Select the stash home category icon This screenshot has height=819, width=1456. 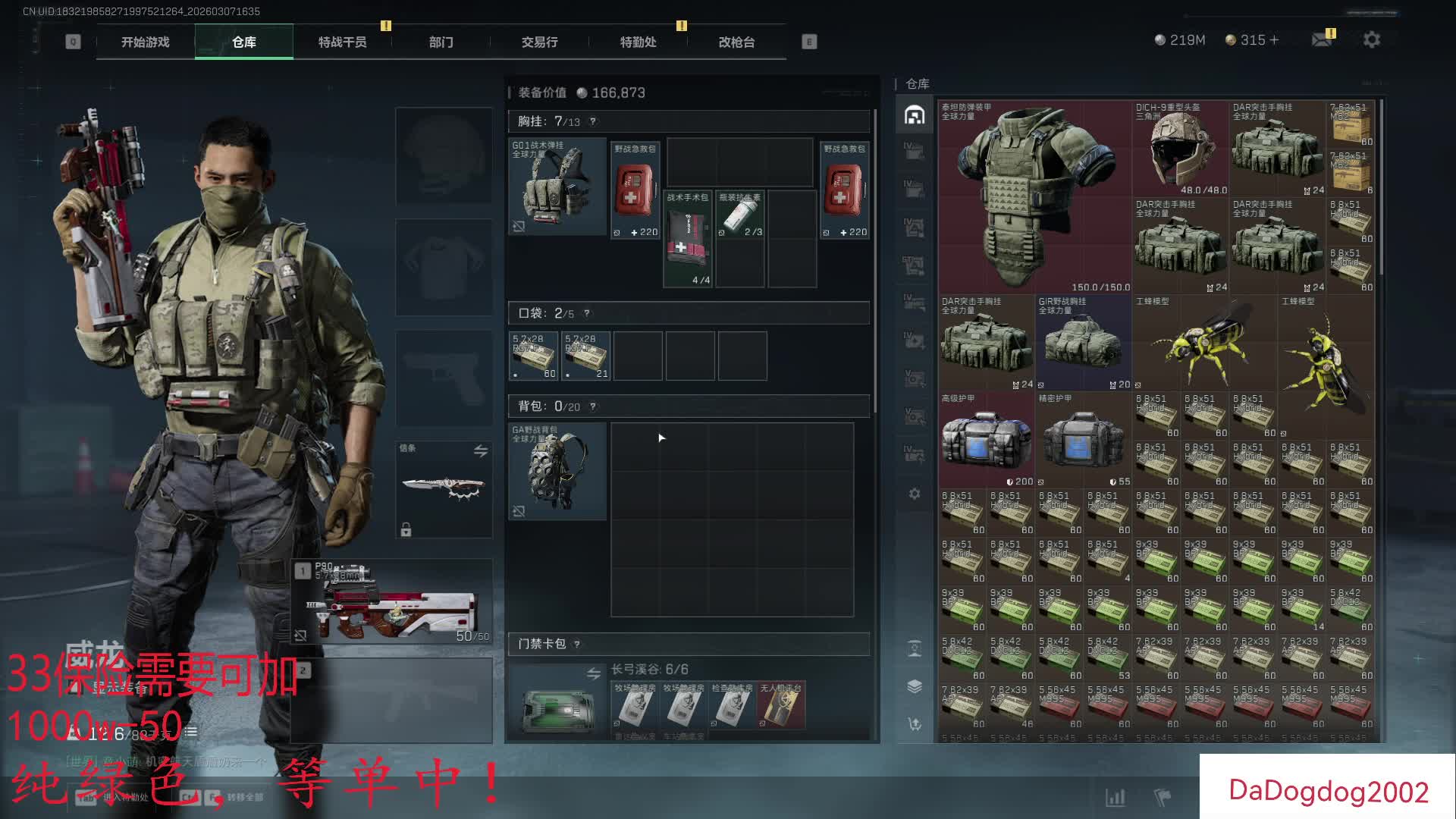(x=915, y=115)
